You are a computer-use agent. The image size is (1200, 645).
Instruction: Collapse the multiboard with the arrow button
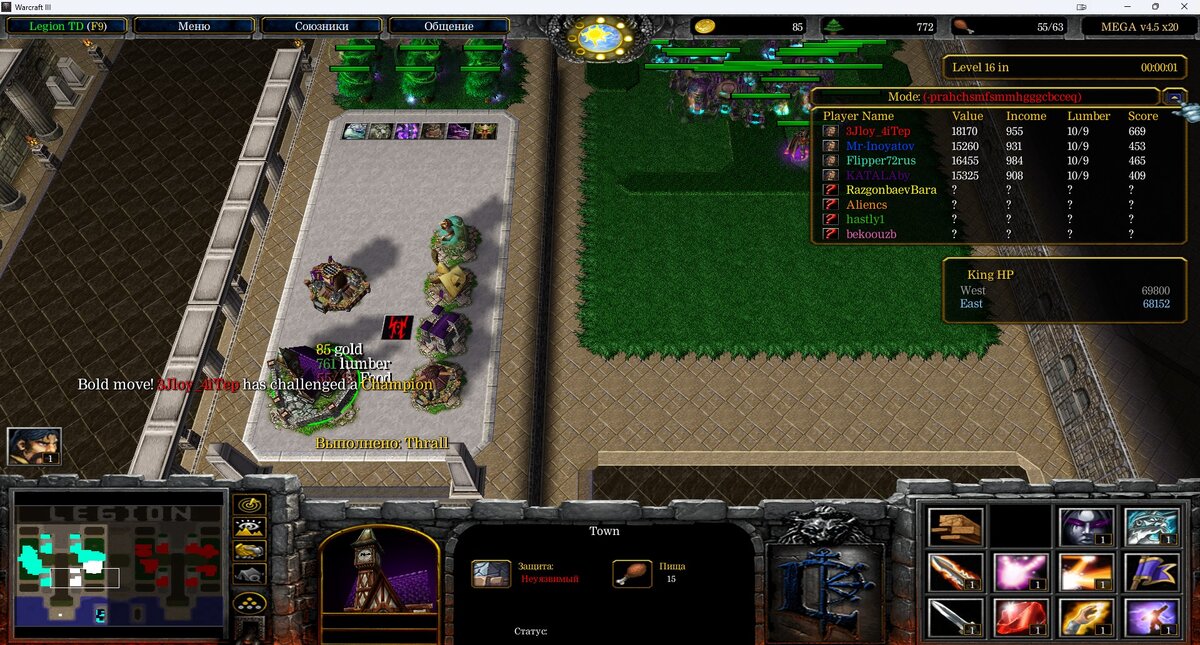pyautogui.click(x=1174, y=97)
